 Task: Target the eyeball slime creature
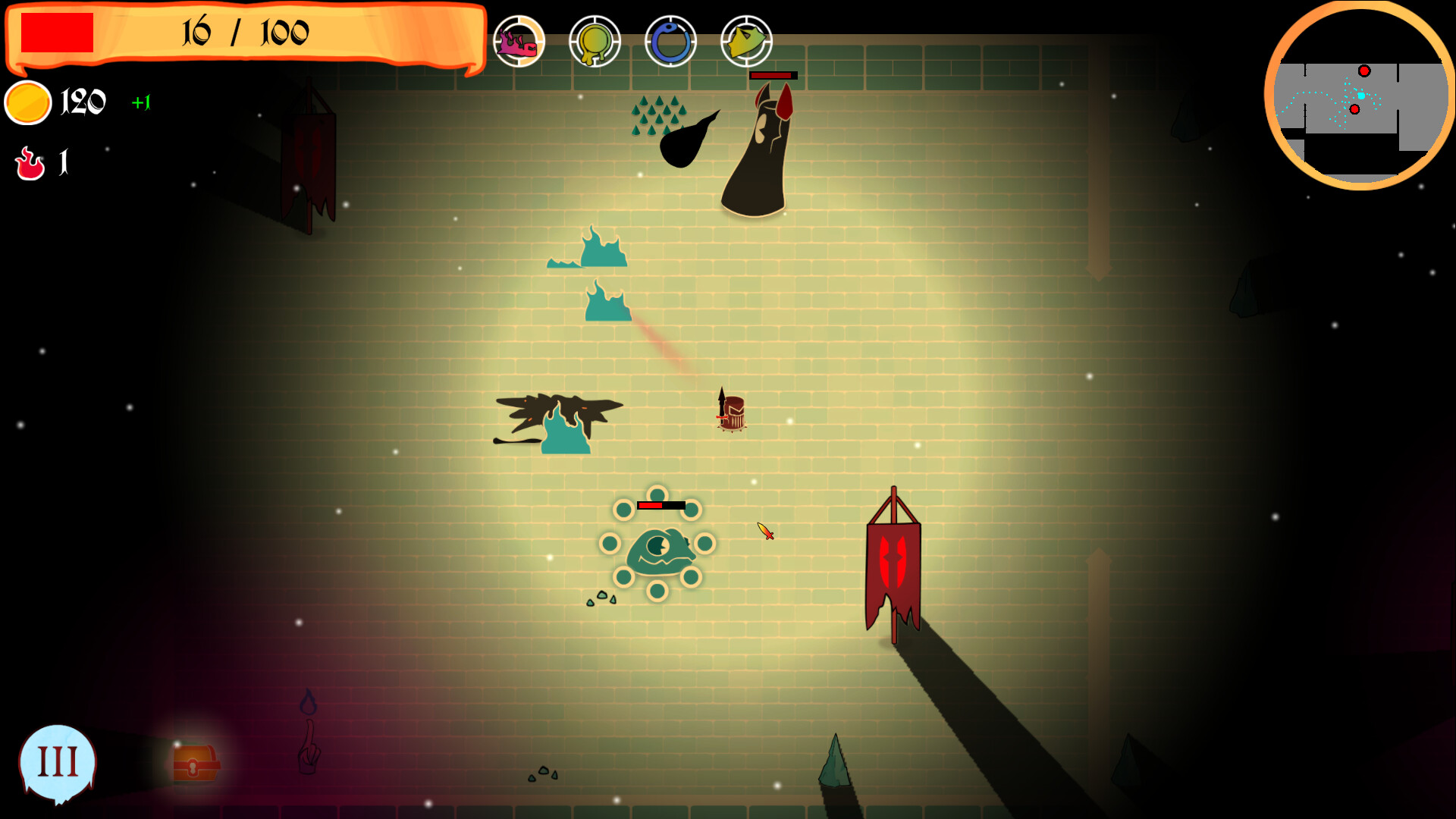[x=661, y=548]
